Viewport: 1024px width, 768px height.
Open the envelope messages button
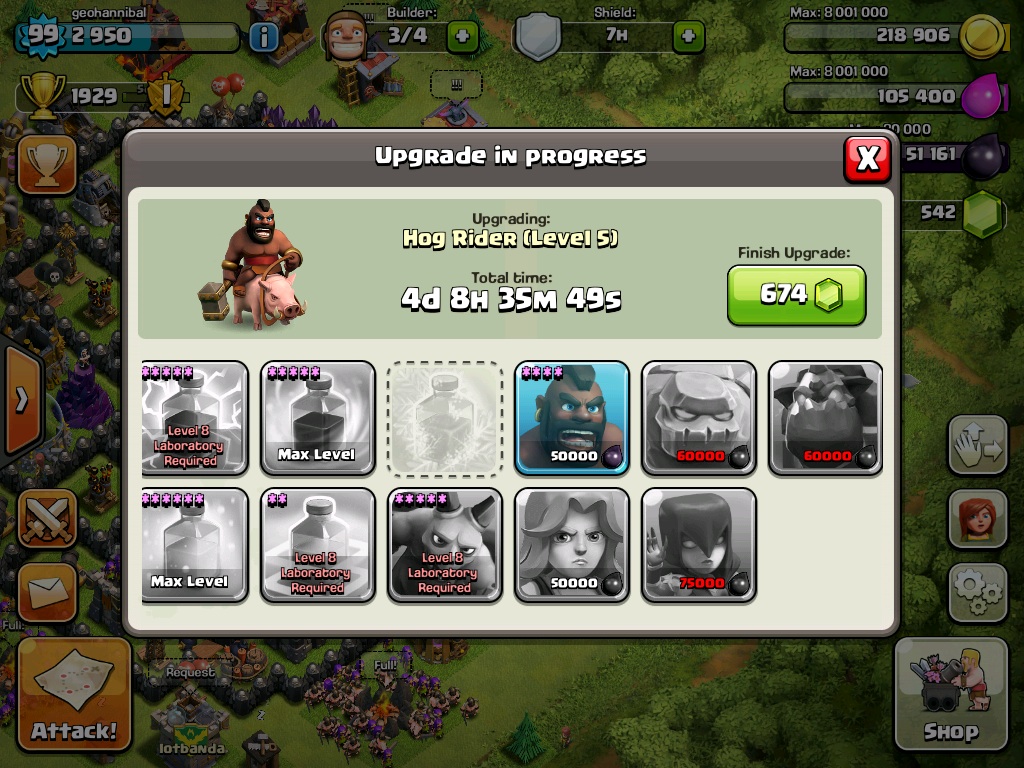click(46, 592)
